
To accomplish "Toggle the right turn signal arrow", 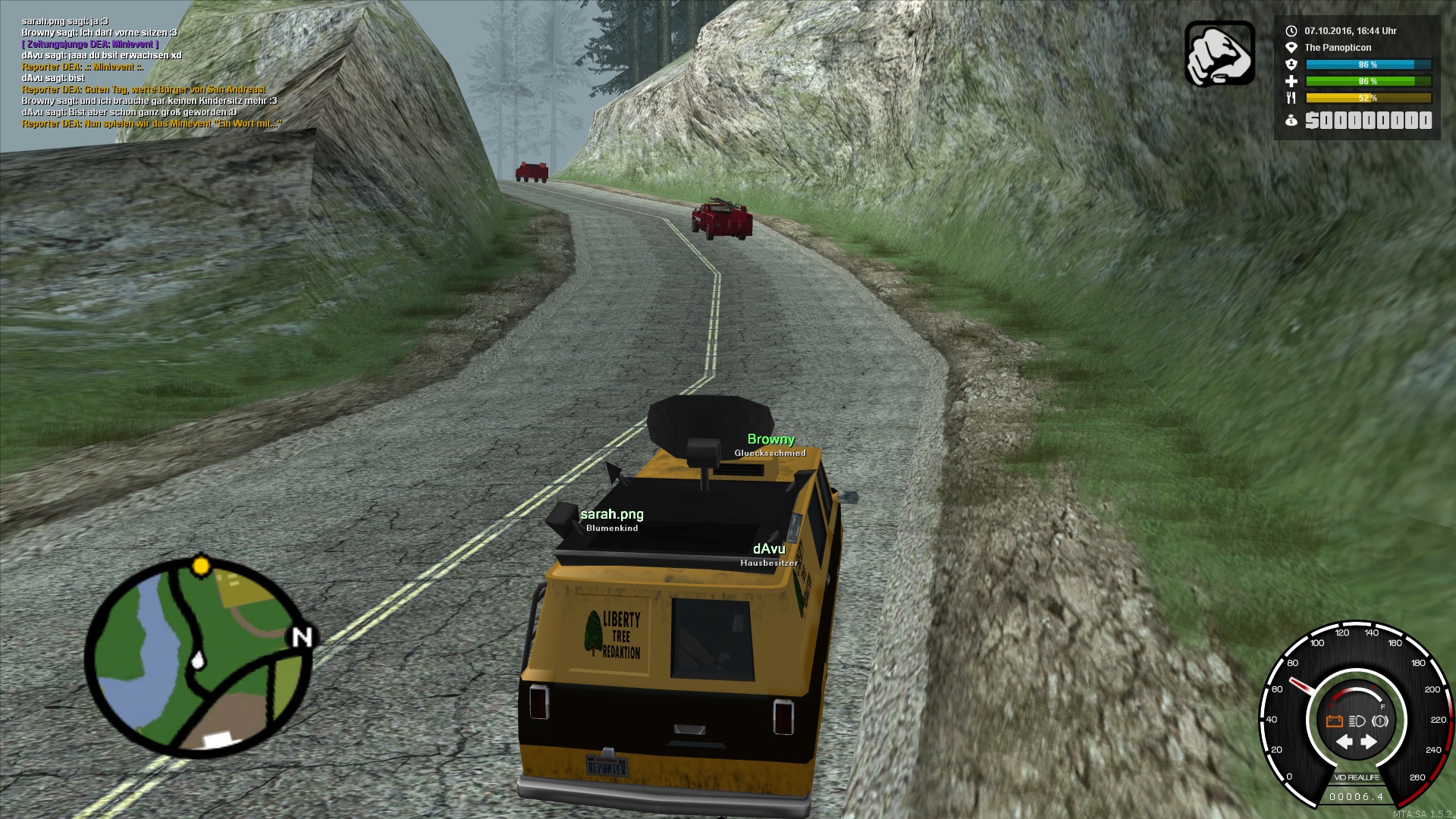I will (x=1369, y=742).
